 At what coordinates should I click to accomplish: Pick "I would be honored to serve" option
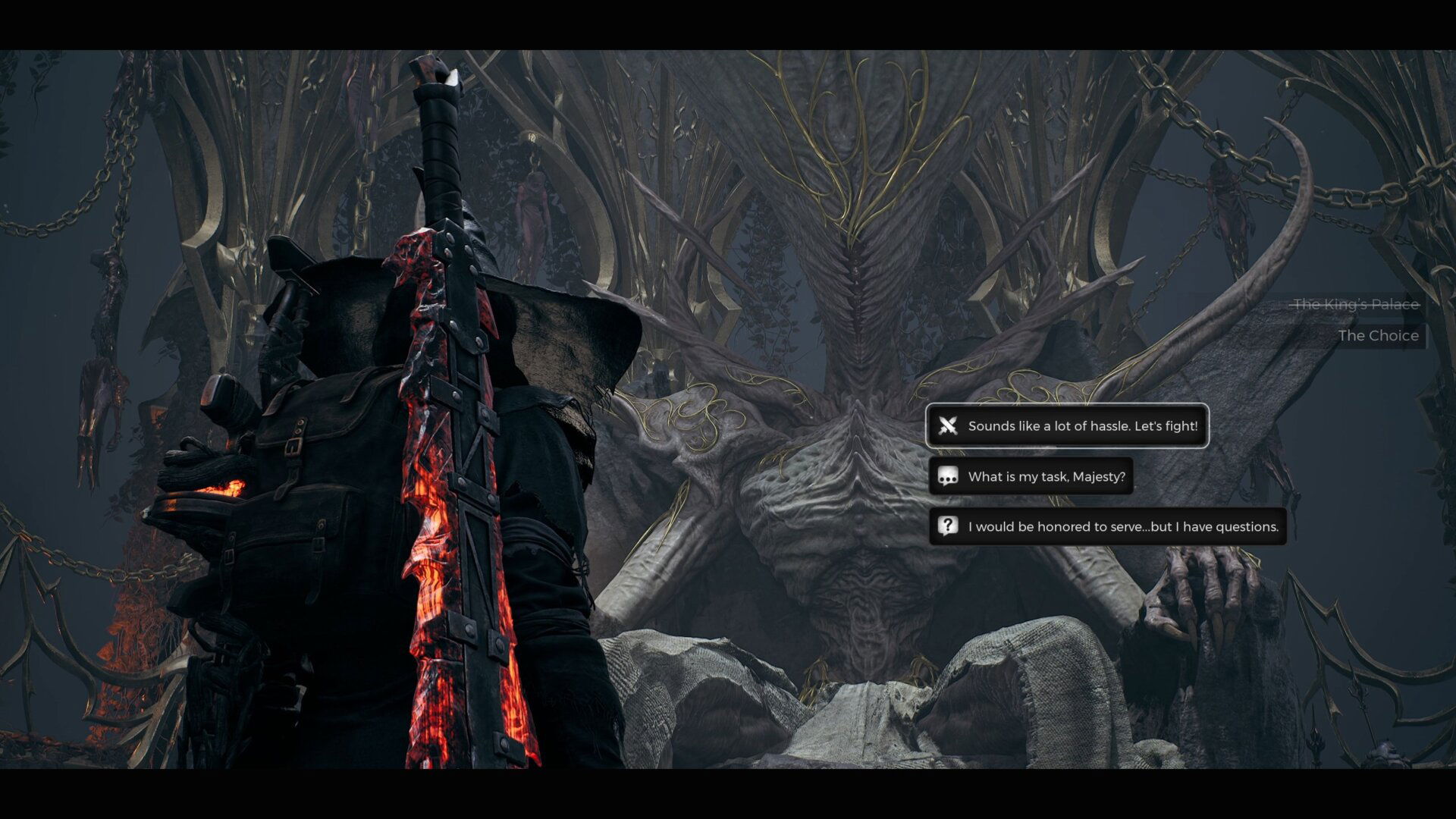coord(1107,526)
